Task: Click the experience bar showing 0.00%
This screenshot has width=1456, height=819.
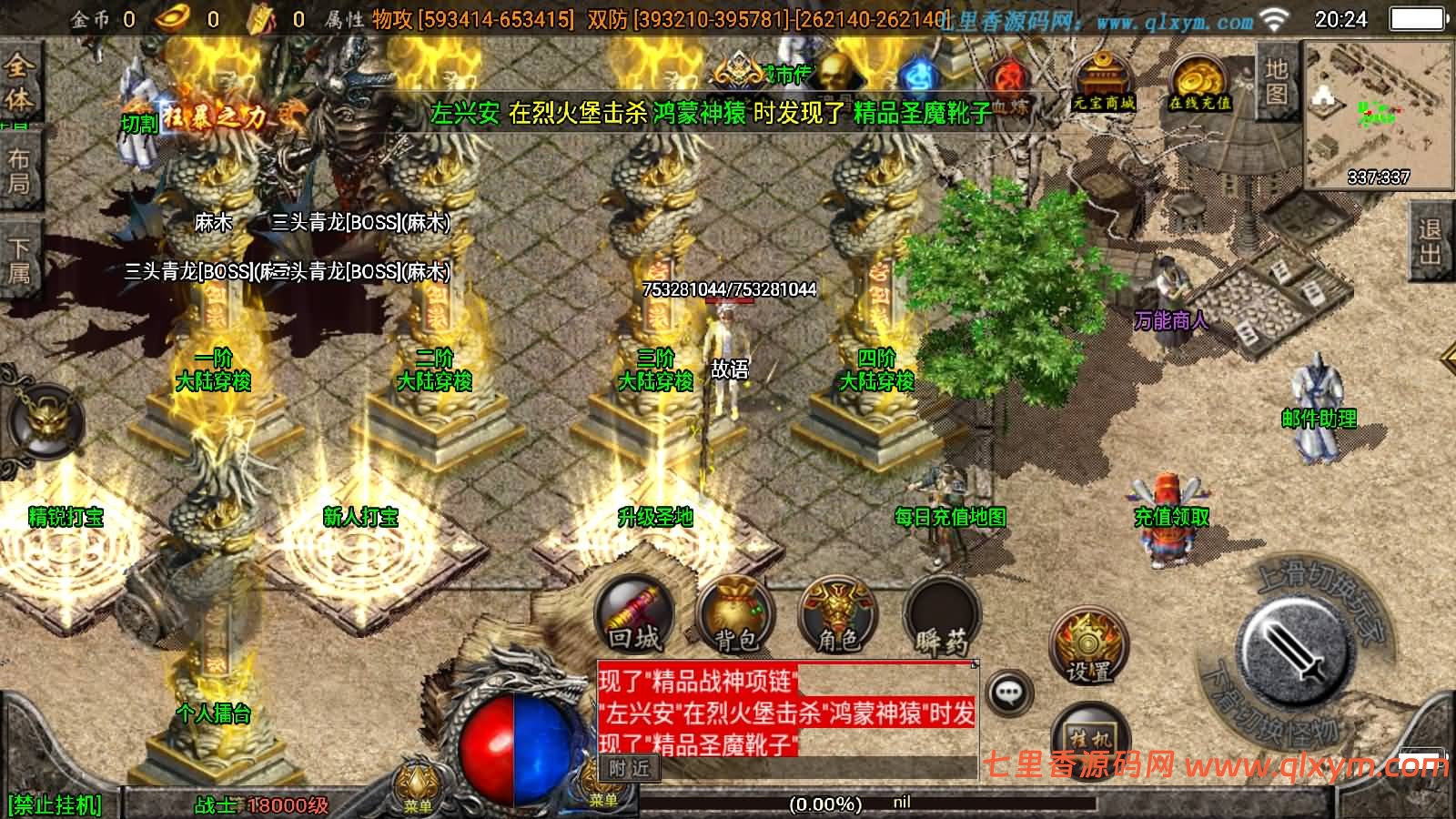Action: click(x=824, y=803)
